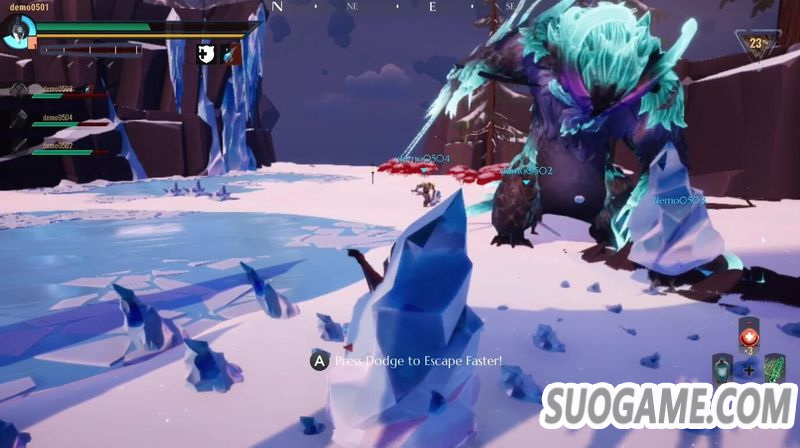Screen dimensions: 800x448
Task: Click the compass strip along the top
Action: [400, 5]
